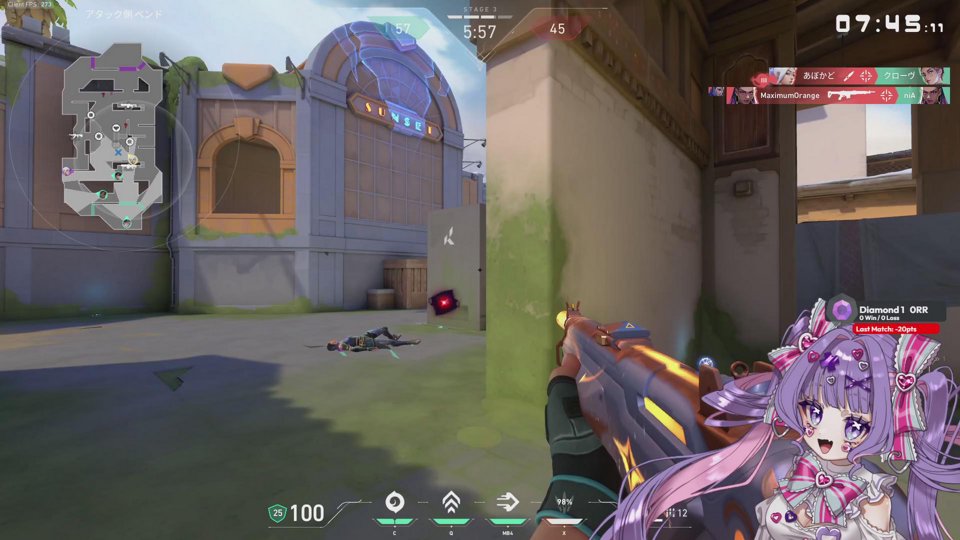This screenshot has height=540, width=960.
Task: Select the ultimate ability at 98%
Action: pyautogui.click(x=563, y=504)
